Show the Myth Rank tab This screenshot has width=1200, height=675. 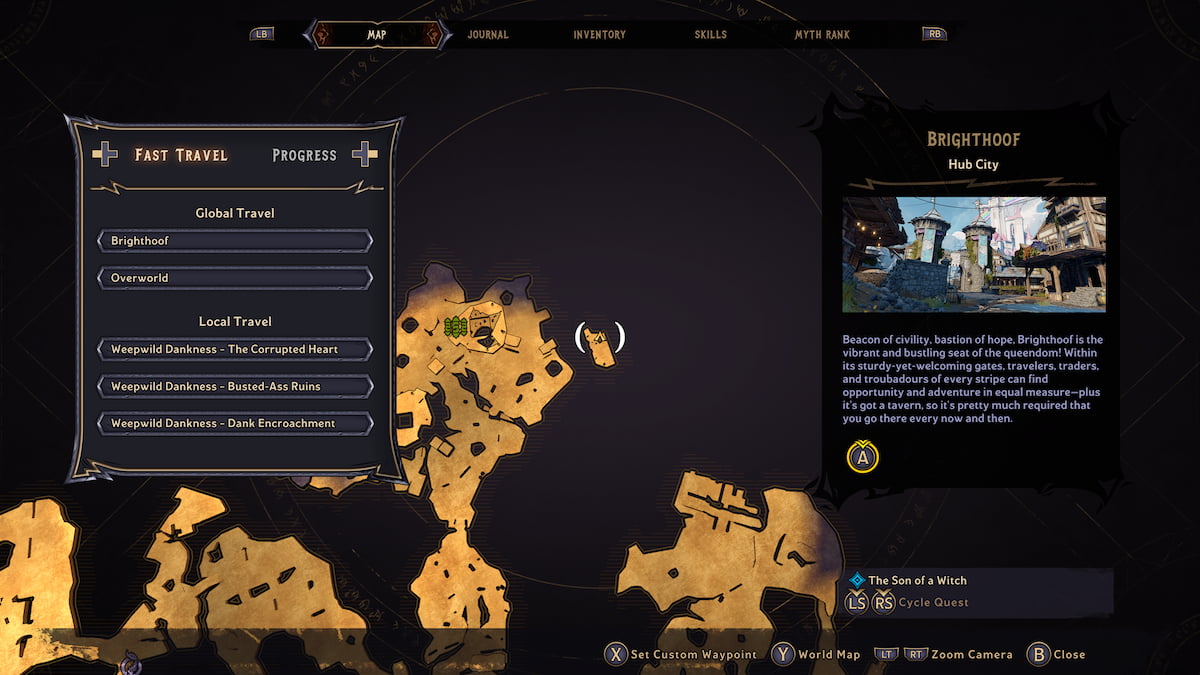(822, 34)
